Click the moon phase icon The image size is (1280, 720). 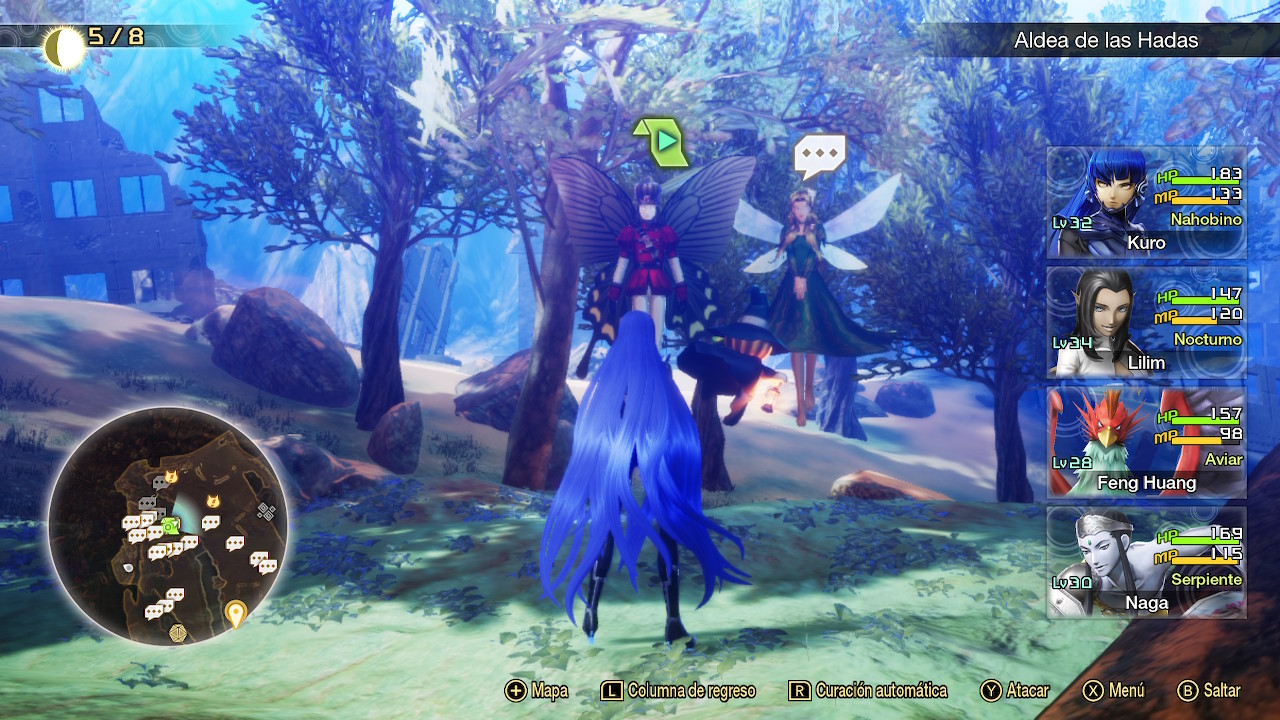pyautogui.click(x=64, y=46)
